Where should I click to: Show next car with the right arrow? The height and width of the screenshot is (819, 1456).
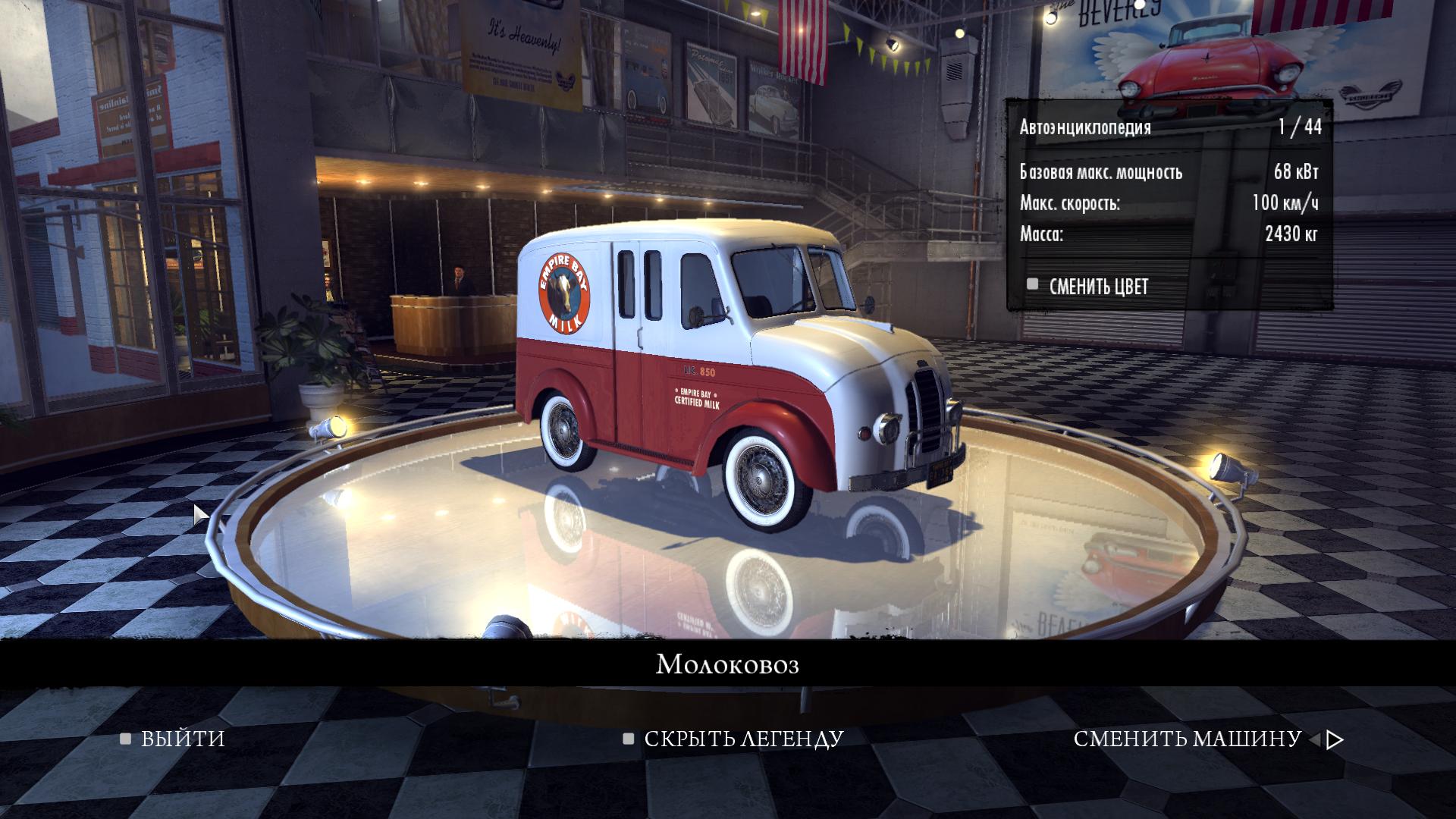(1336, 739)
